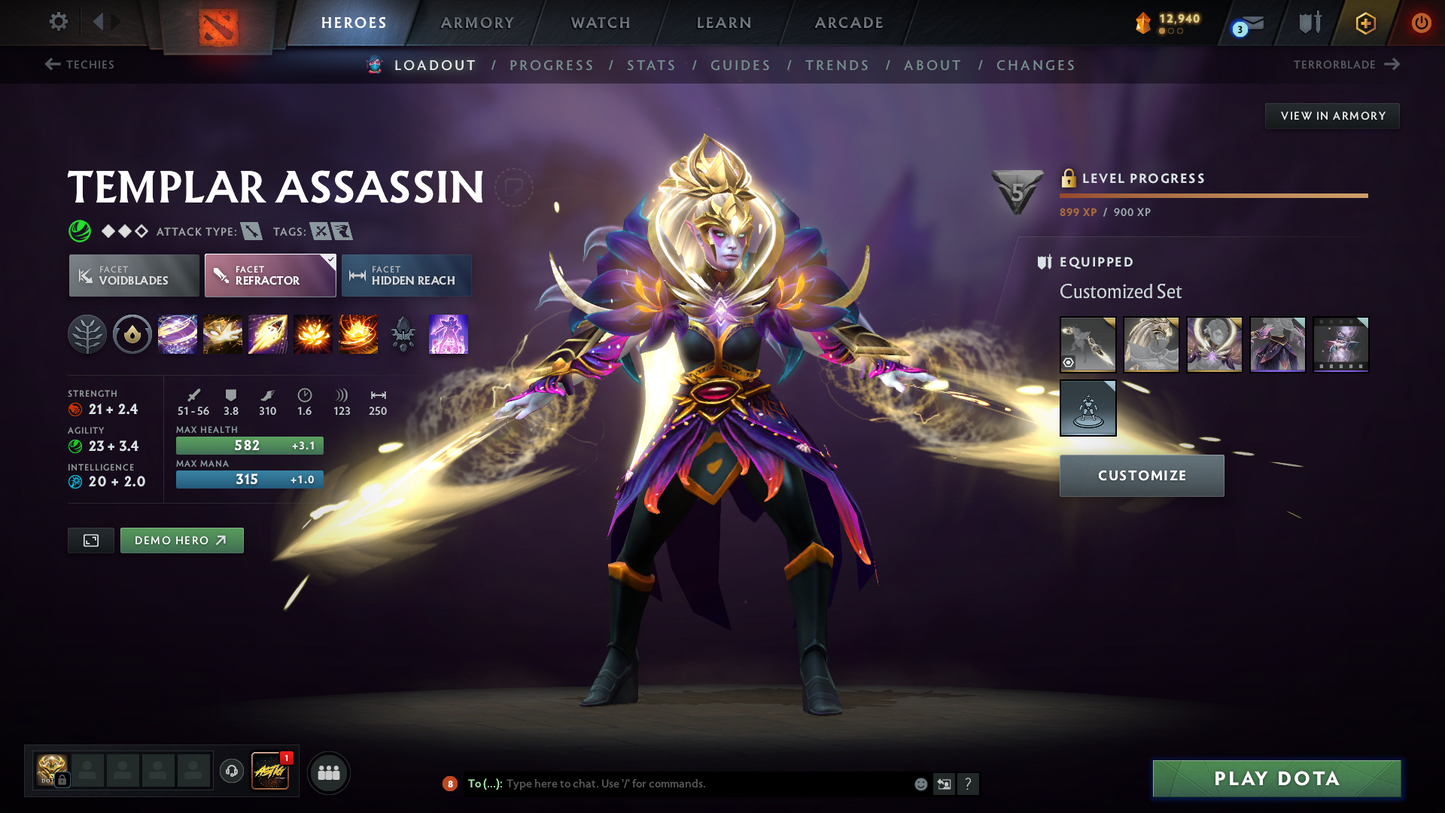The height and width of the screenshot is (813, 1445).
Task: Start matchmaking with Play Dota button
Action: pyautogui.click(x=1276, y=778)
